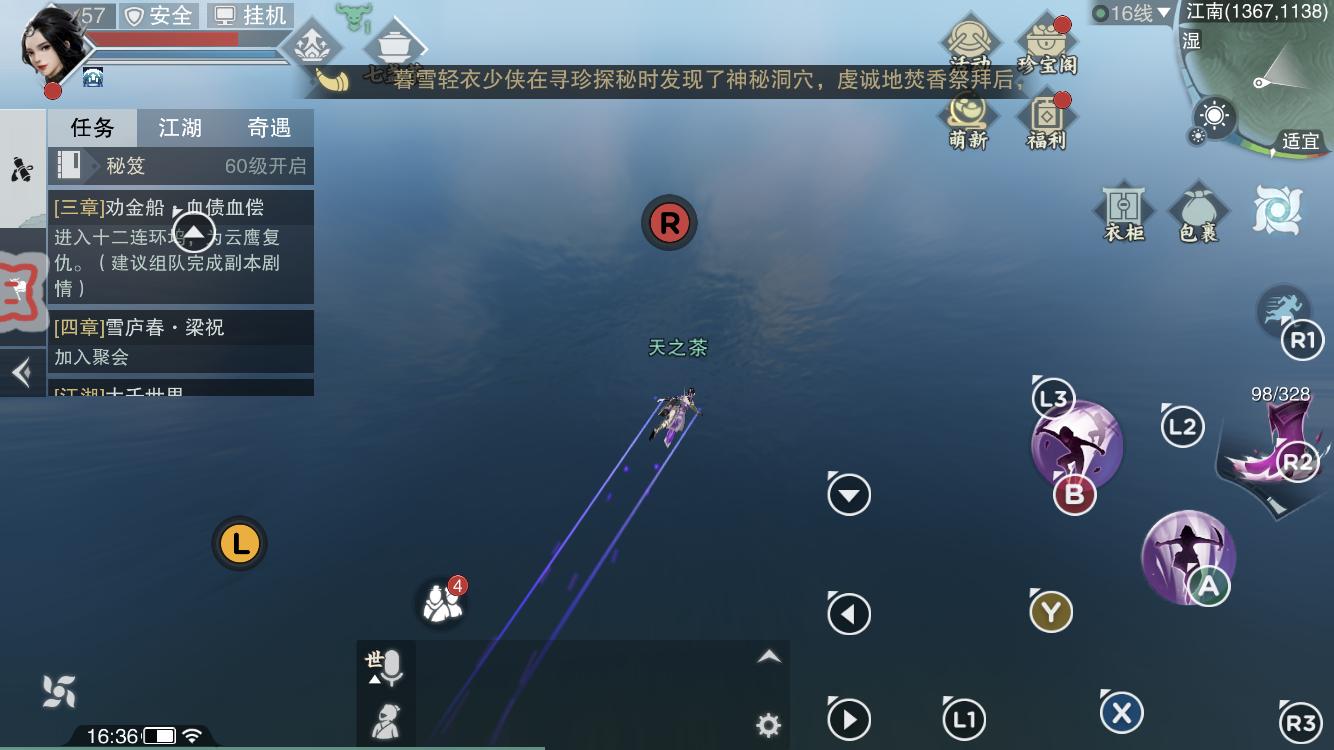This screenshot has width=1334, height=750.
Task: Toggle the day-night sun icon on minimap
Action: 1214,117
